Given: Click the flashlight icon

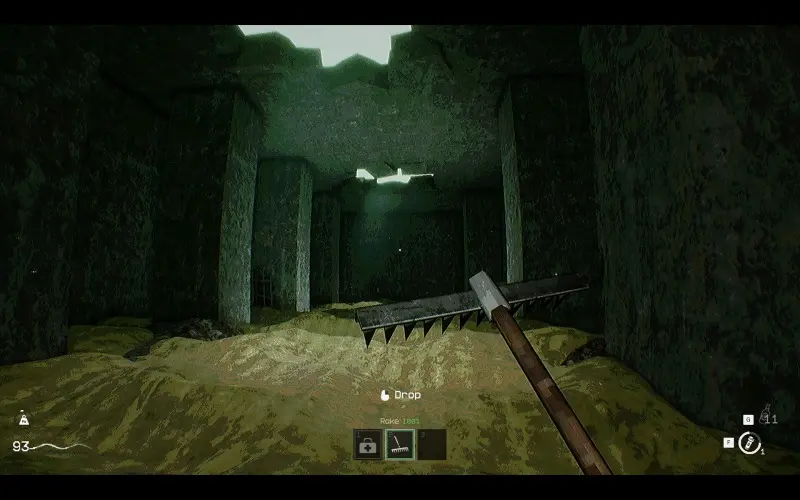Looking at the screenshot, I should (747, 442).
